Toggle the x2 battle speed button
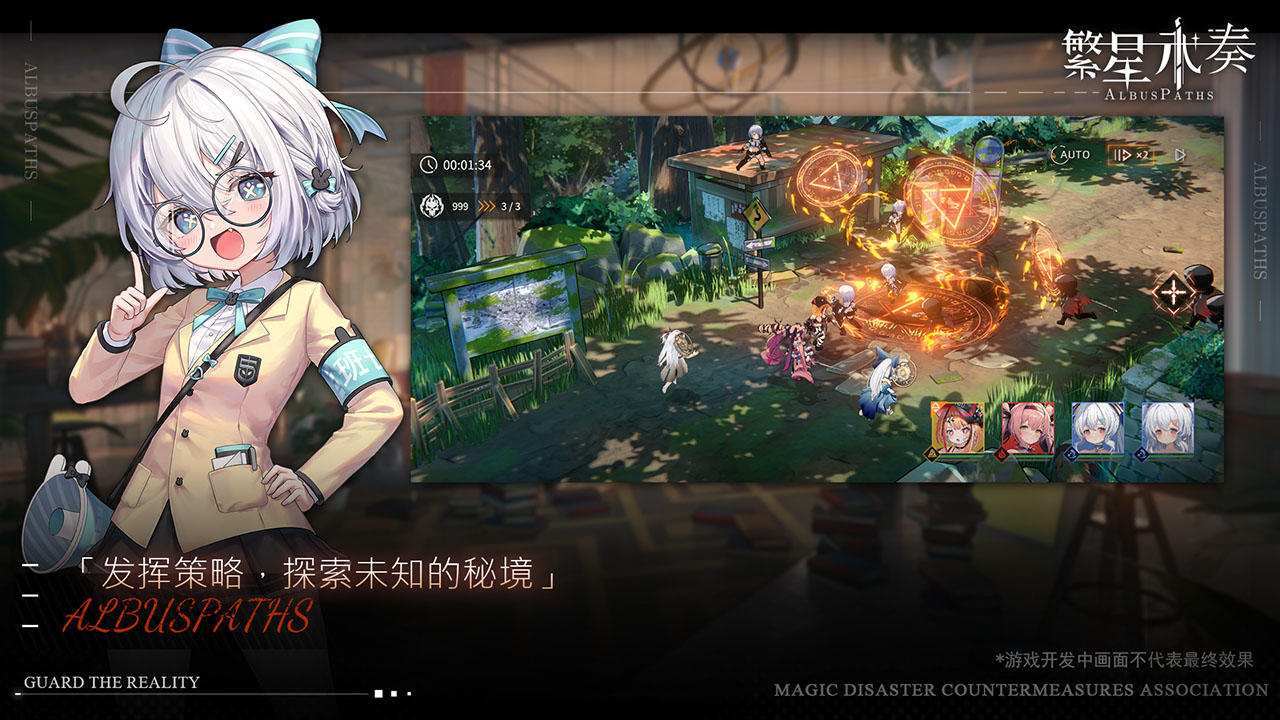 1130,155
